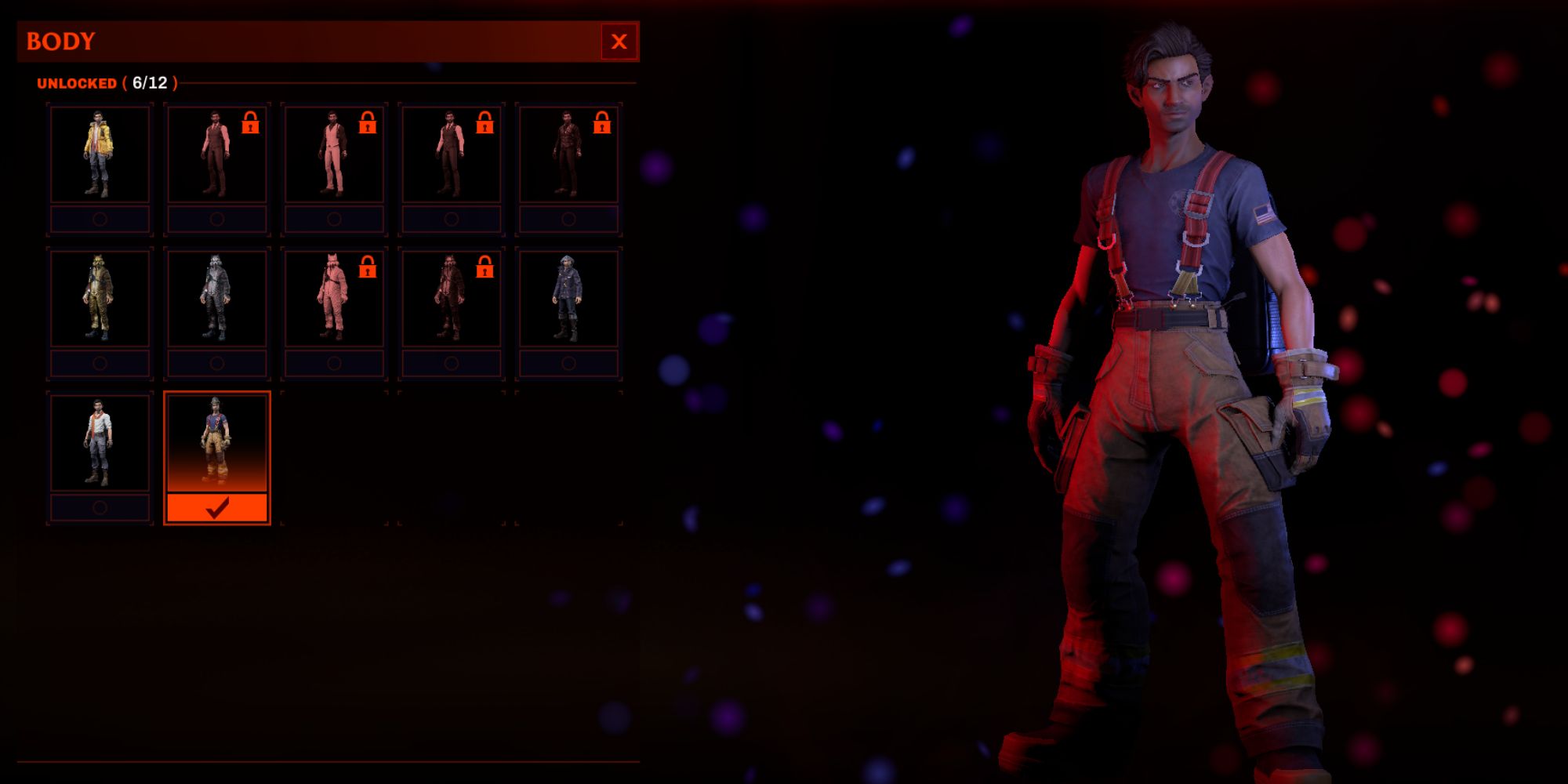The image size is (1568, 784).
Task: Choose the yellow raincoat body outfit
Action: 99,153
